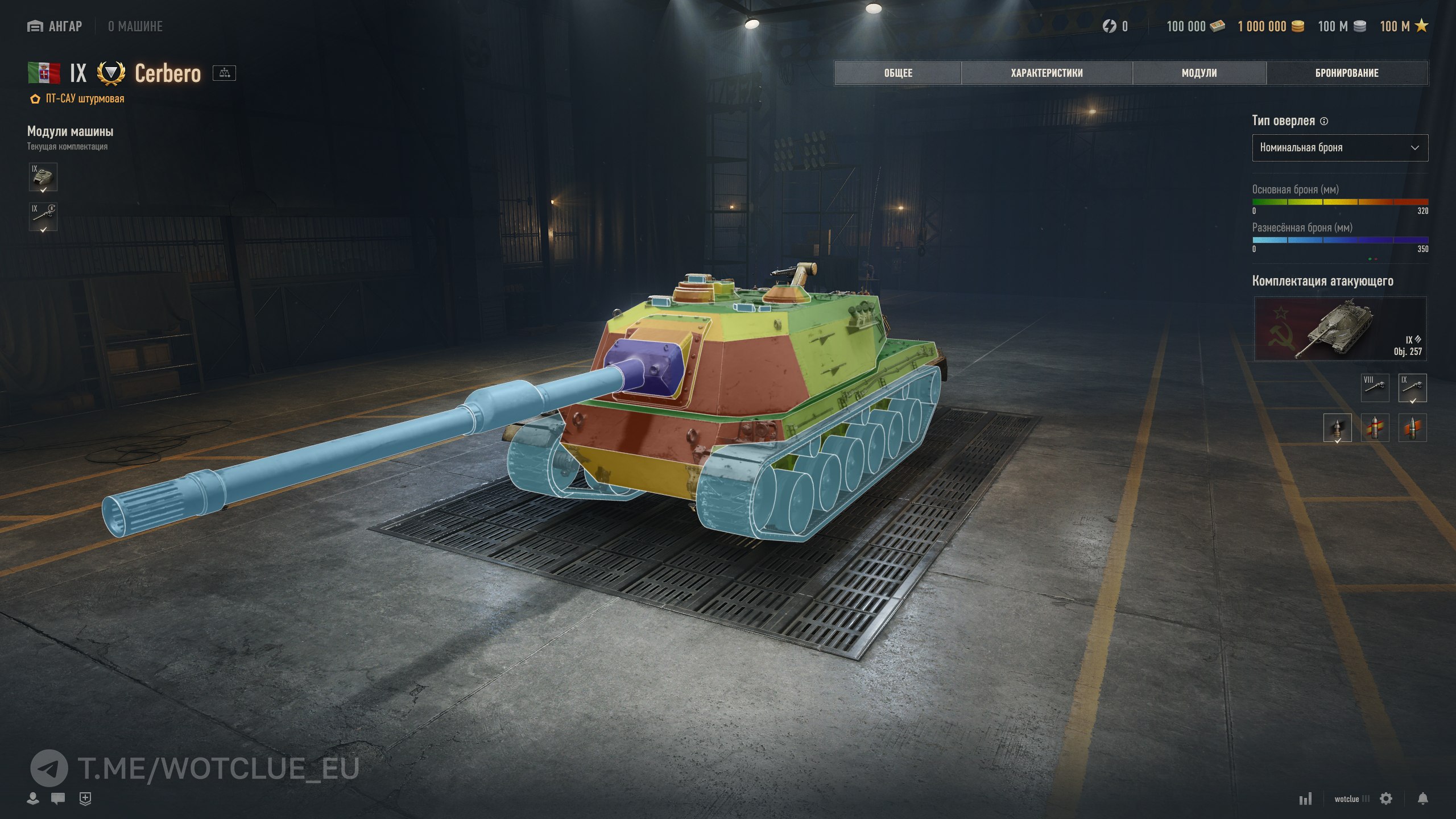
Task: Open the Характеристики tab
Action: click(x=1046, y=73)
